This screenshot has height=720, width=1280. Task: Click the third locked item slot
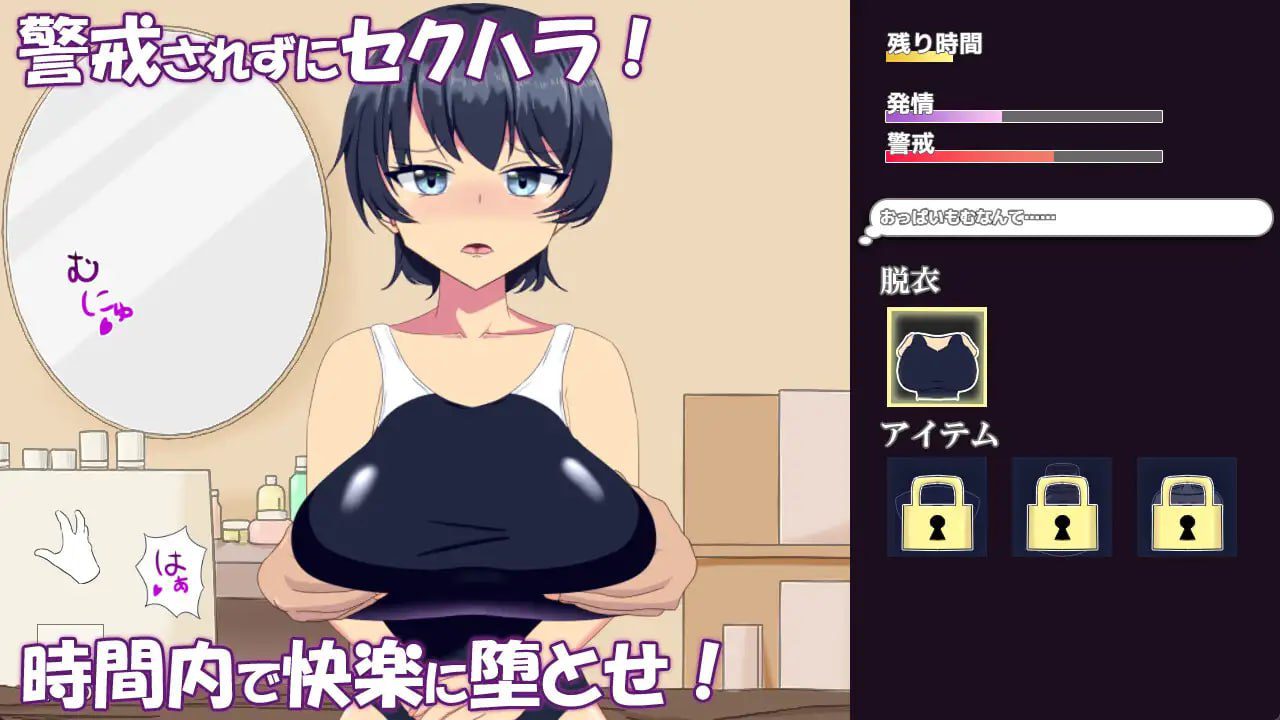point(1187,507)
